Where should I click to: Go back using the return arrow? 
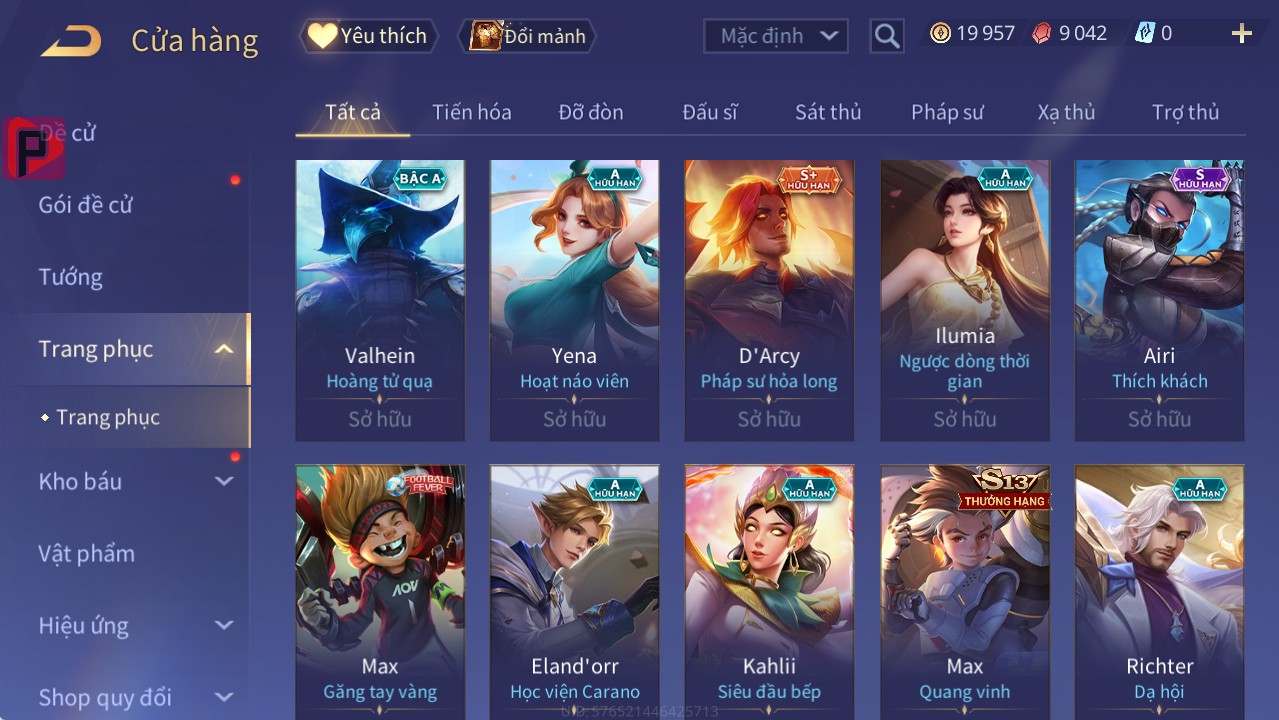(71, 41)
